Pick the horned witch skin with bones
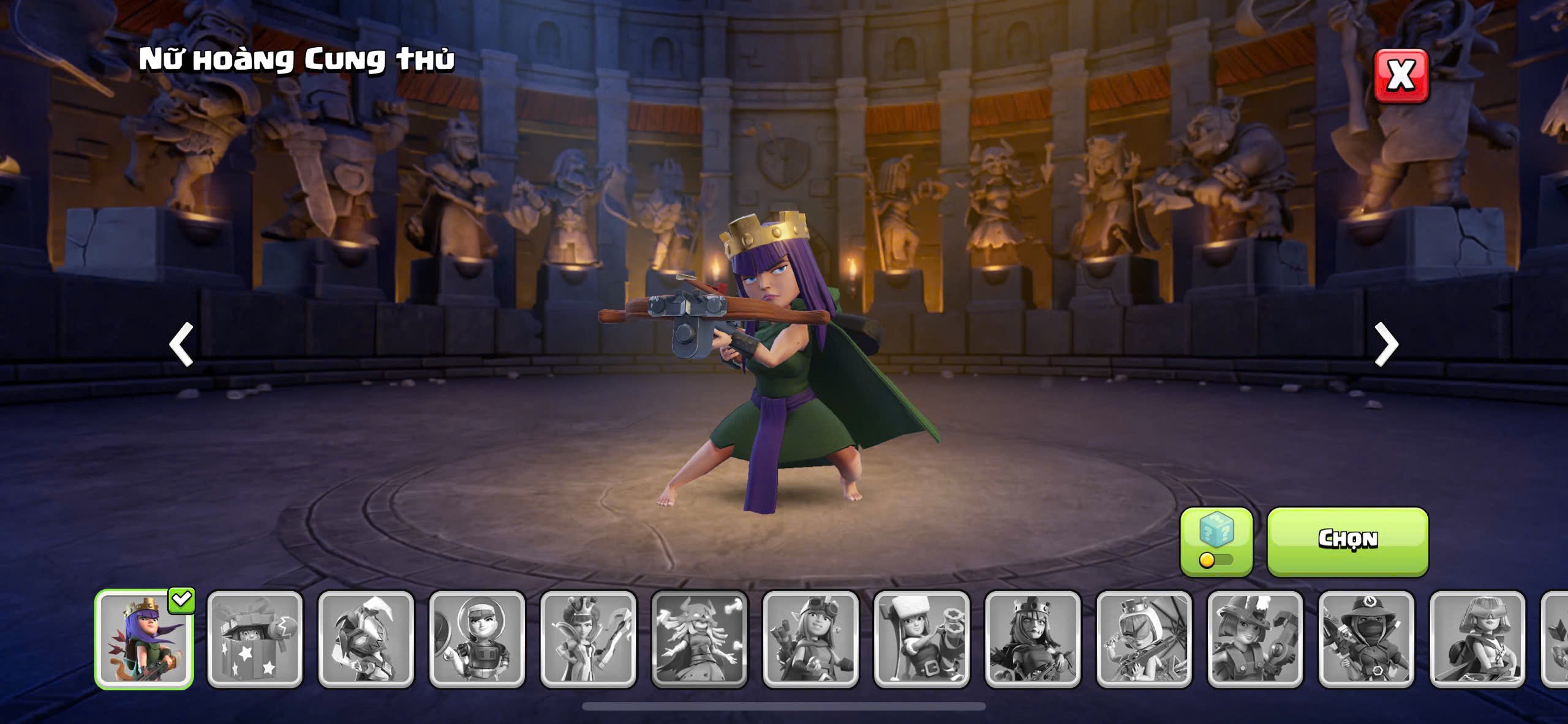The height and width of the screenshot is (724, 1568). click(699, 639)
